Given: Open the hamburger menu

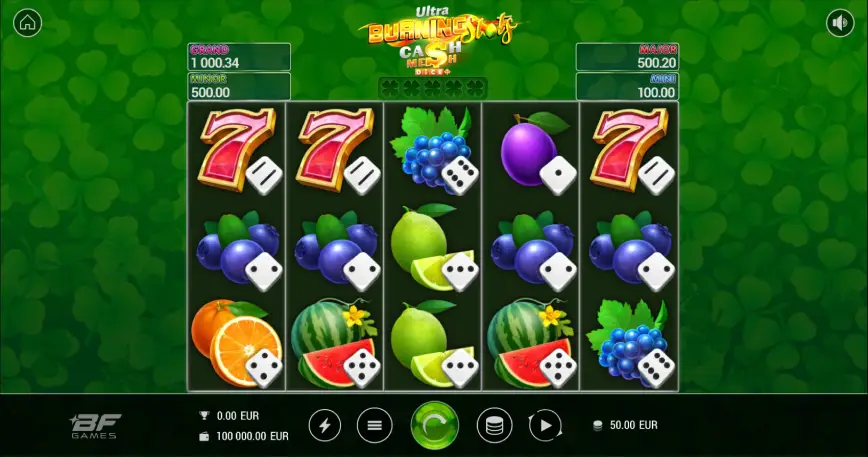Looking at the screenshot, I should click(x=375, y=425).
